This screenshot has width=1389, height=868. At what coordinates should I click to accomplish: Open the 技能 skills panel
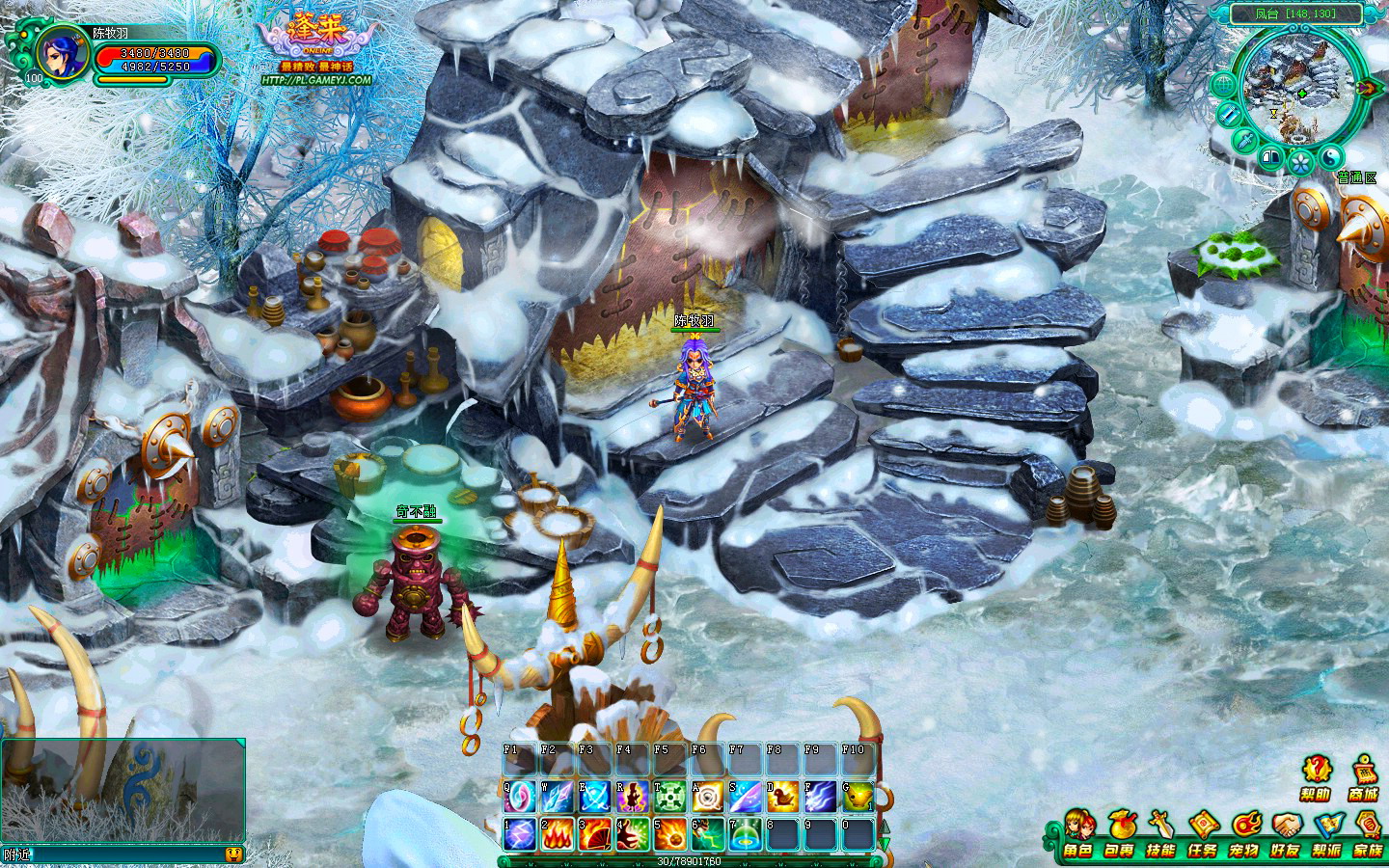tap(1160, 834)
